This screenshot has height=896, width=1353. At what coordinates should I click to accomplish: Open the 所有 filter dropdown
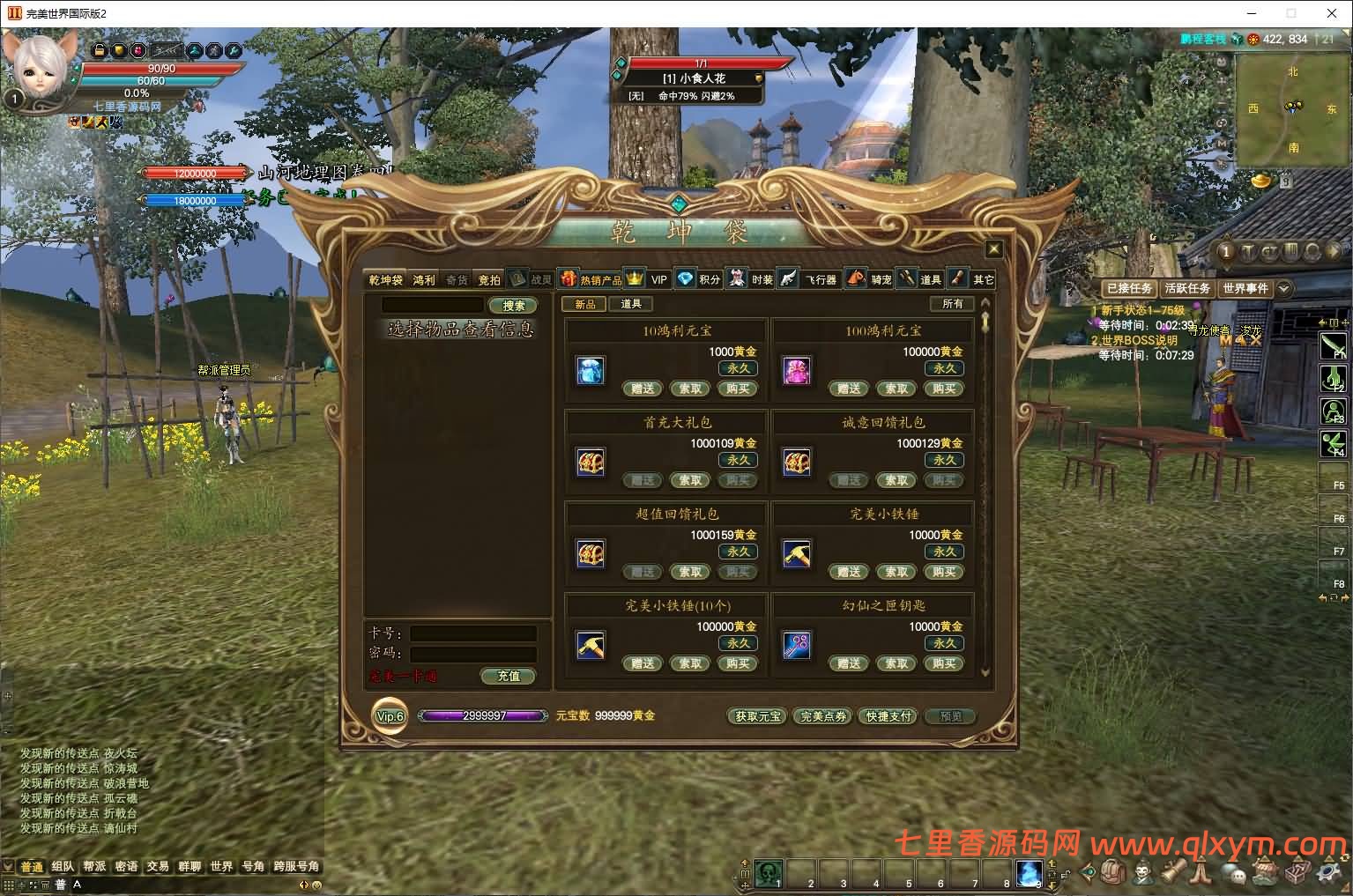click(x=952, y=304)
